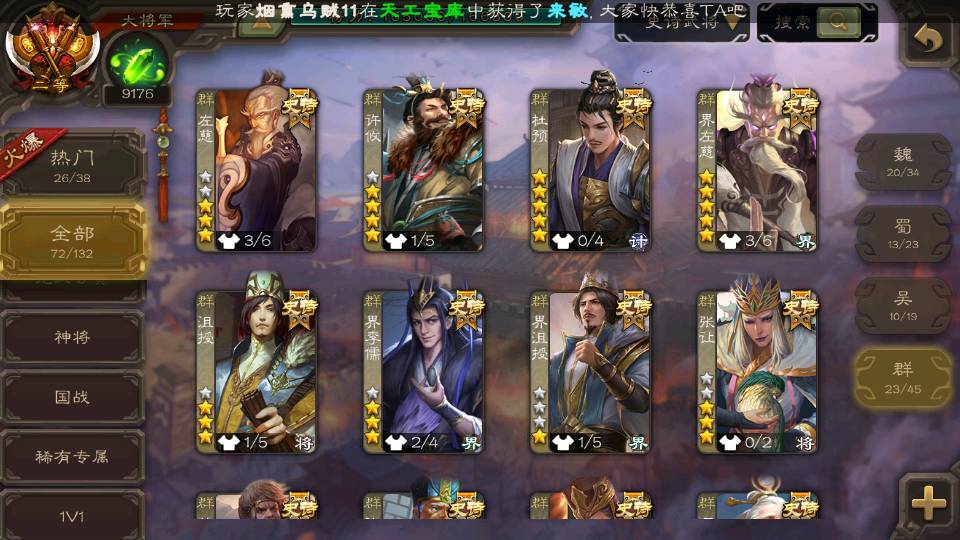Image resolution: width=960 pixels, height=540 pixels.
Task: Click the 搜索 magnifying glass button
Action: 838,22
